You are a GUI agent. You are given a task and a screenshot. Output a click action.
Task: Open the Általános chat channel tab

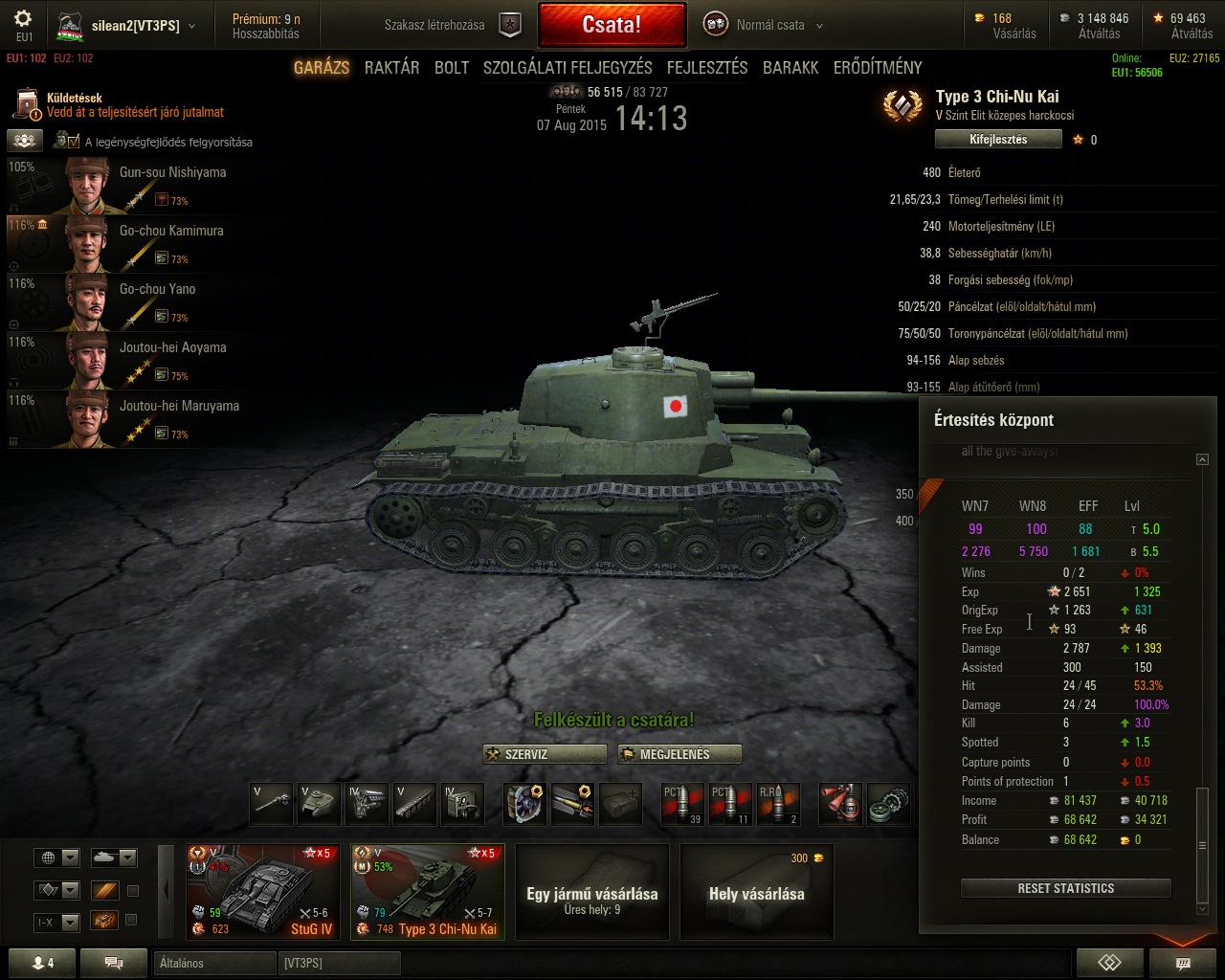pyautogui.click(x=214, y=963)
